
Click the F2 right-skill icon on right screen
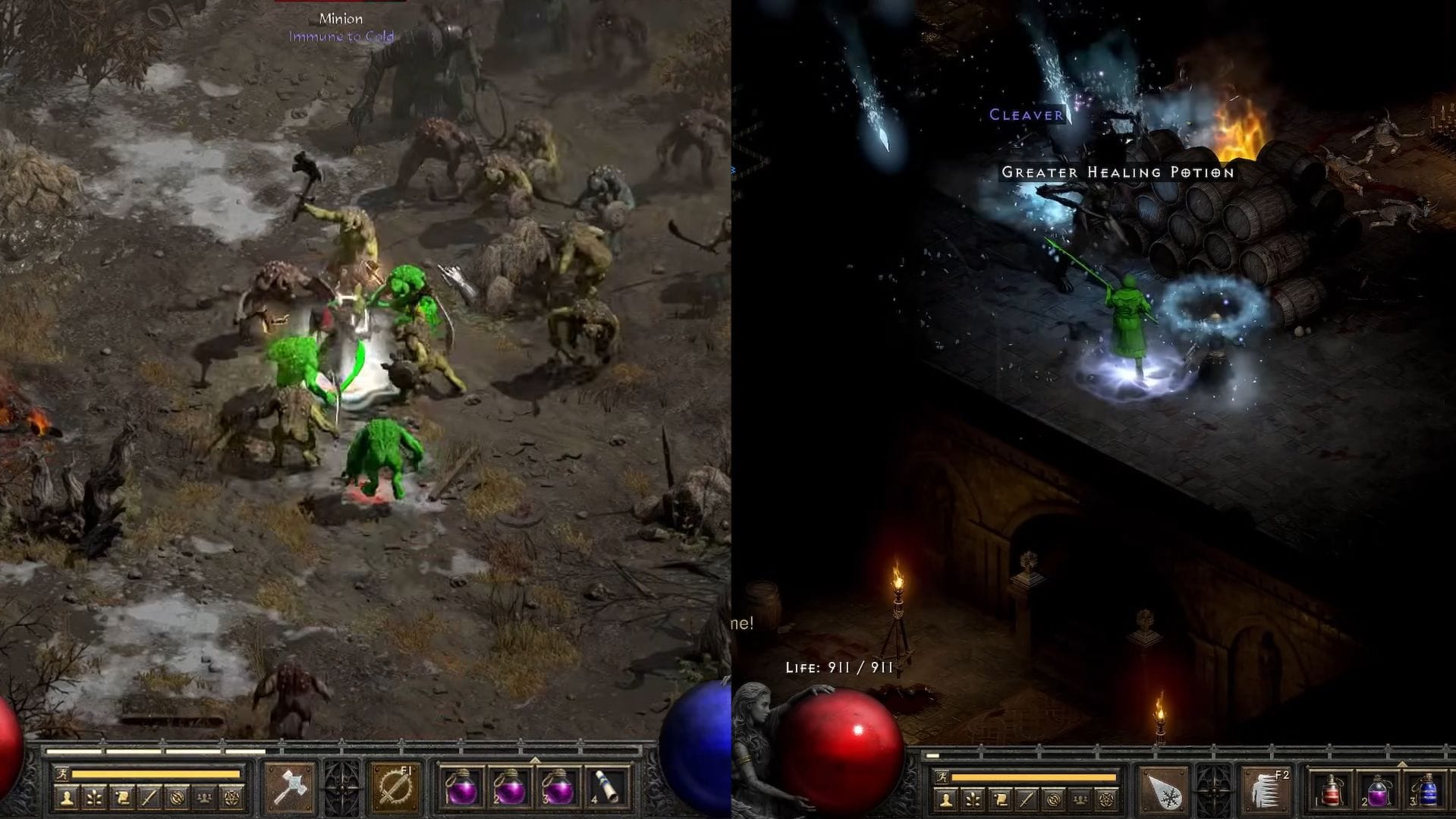pos(1266,789)
